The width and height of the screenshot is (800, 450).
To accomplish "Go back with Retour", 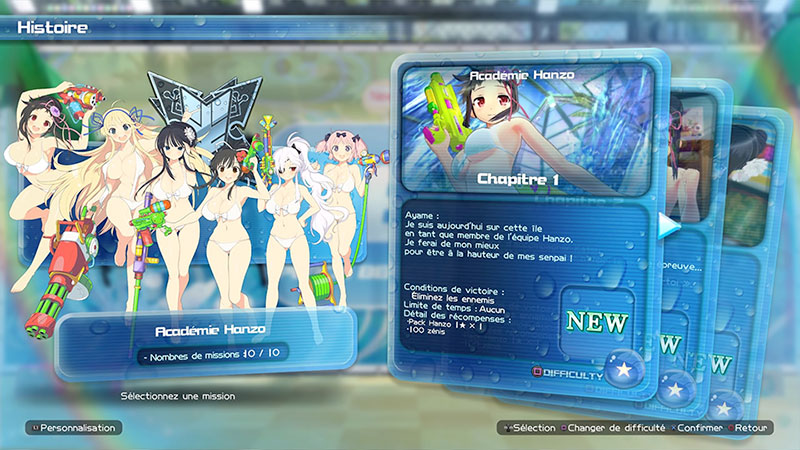I will click(x=754, y=427).
